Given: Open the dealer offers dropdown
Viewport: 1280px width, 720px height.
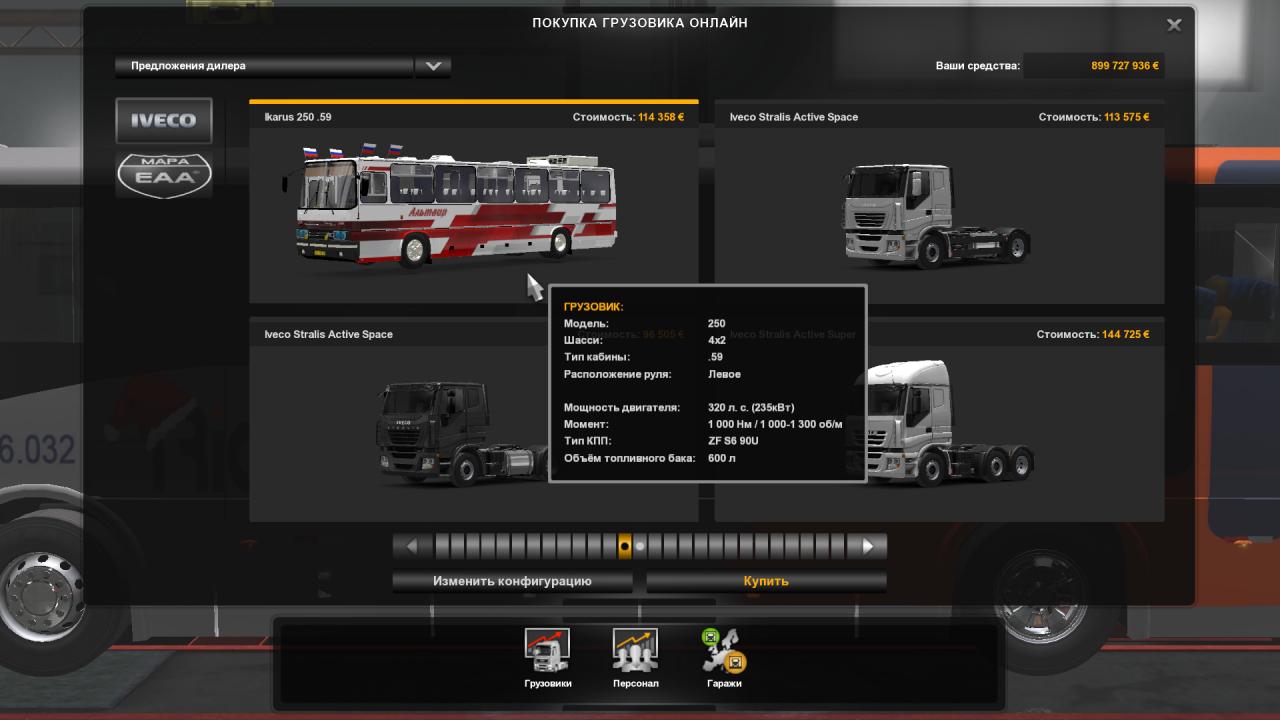Looking at the screenshot, I should pyautogui.click(x=432, y=66).
